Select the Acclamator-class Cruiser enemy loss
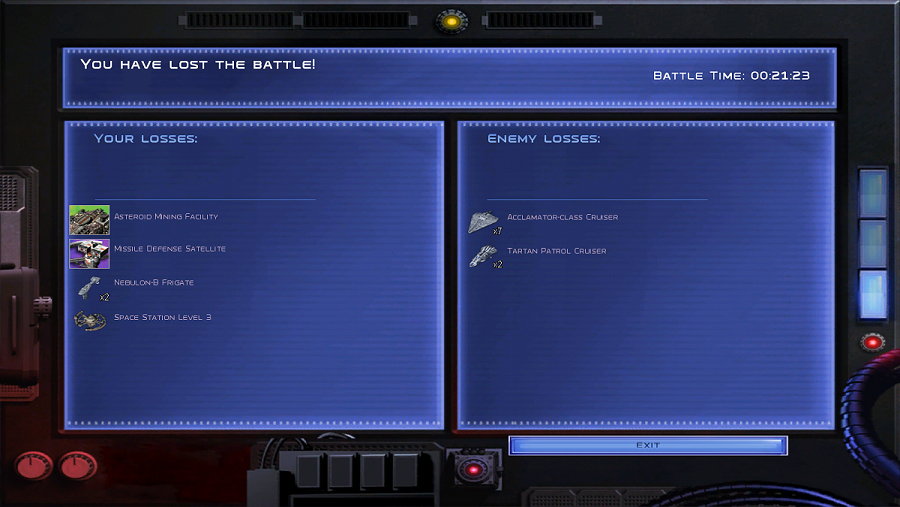 [484, 222]
